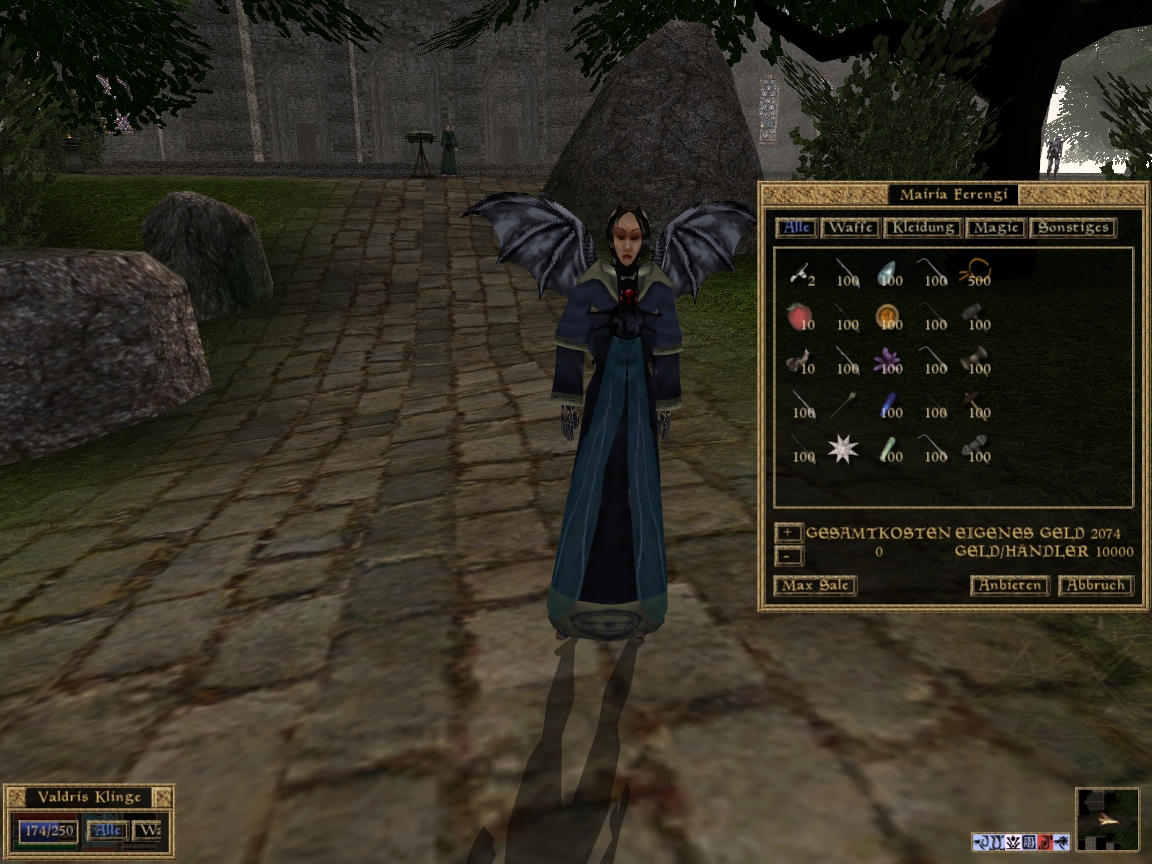This screenshot has height=864, width=1152.
Task: Select the gold coin-shaped item
Action: pos(885,316)
